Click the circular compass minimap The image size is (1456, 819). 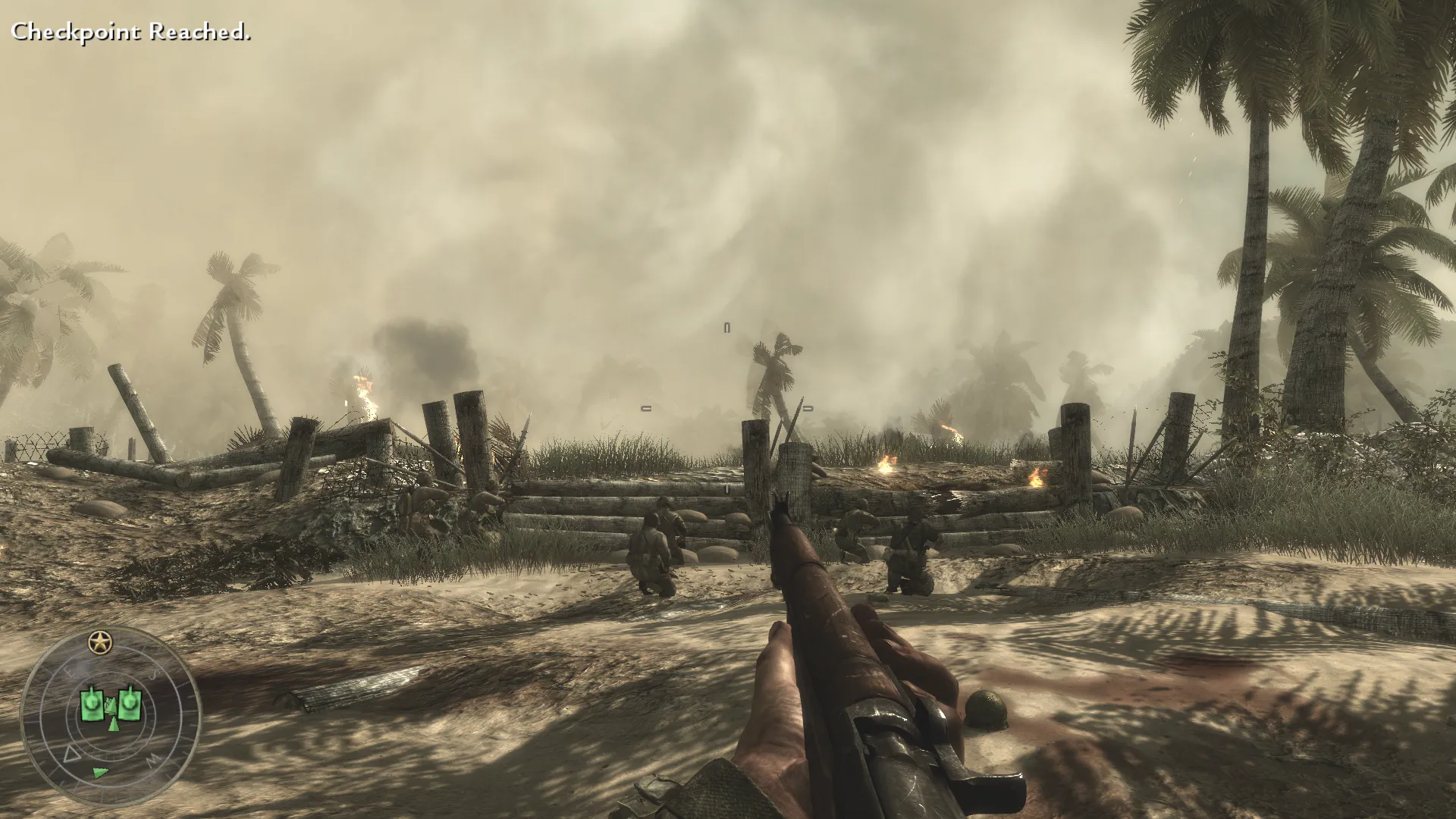pos(110,717)
